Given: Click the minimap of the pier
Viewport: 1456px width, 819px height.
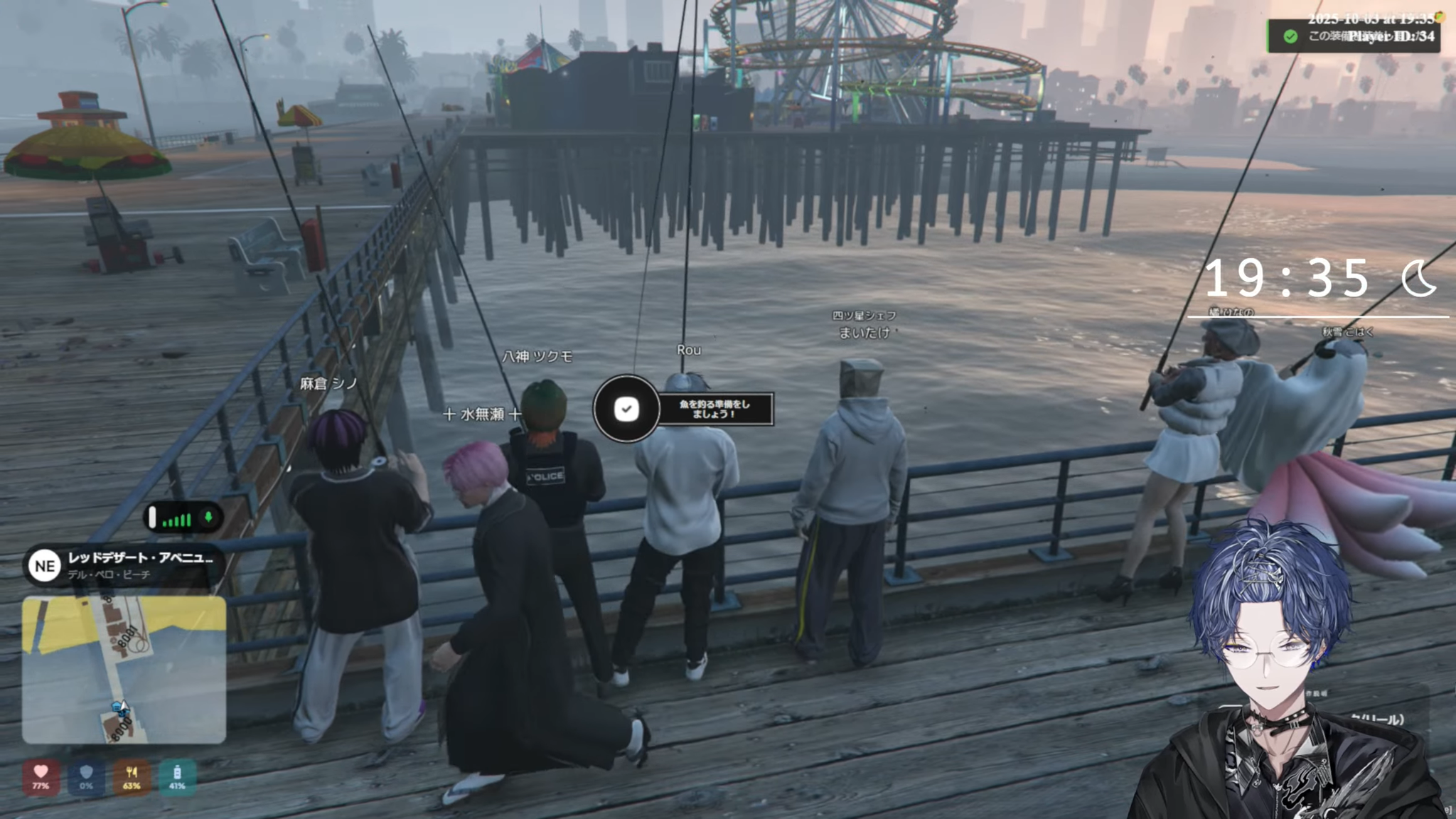Looking at the screenshot, I should 124,670.
